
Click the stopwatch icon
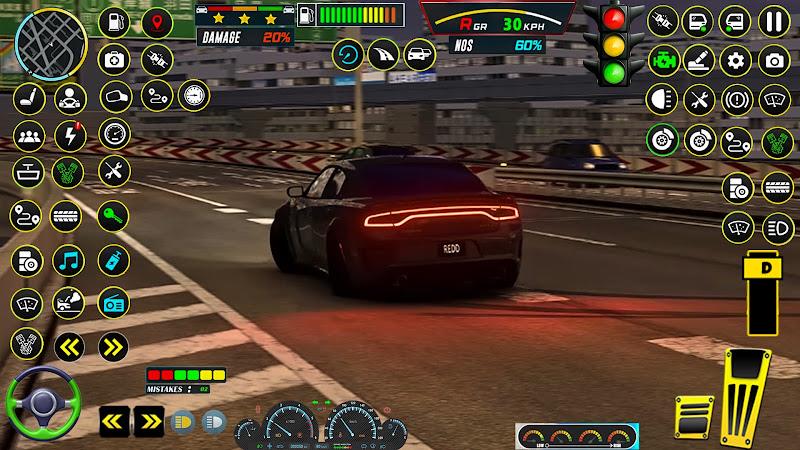point(192,95)
